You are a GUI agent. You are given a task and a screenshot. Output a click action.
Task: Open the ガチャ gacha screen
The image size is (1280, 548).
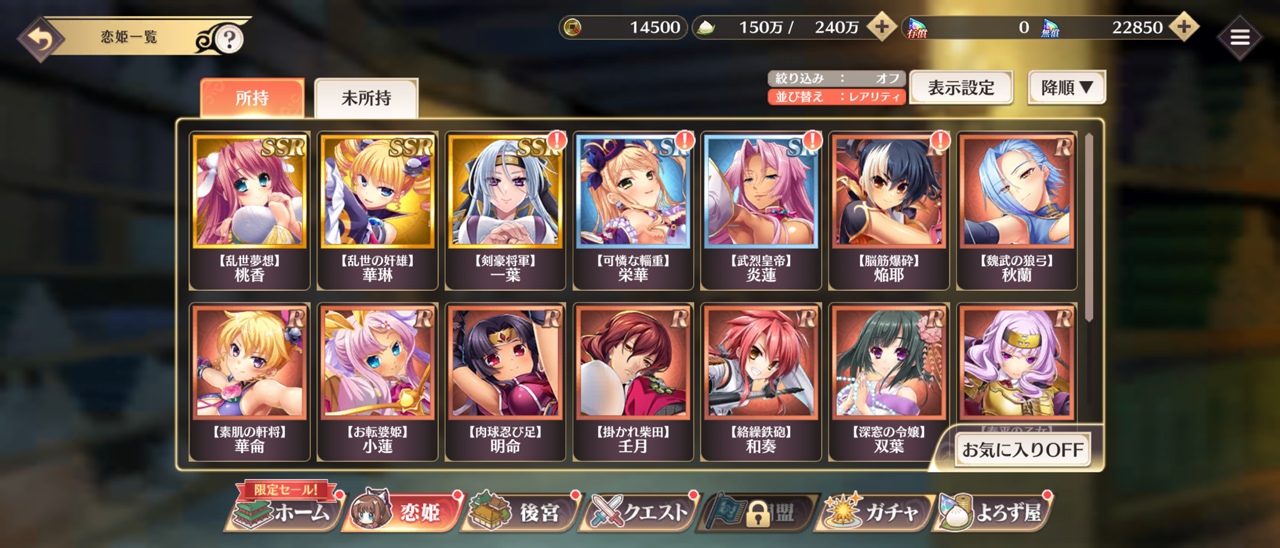coord(875,512)
